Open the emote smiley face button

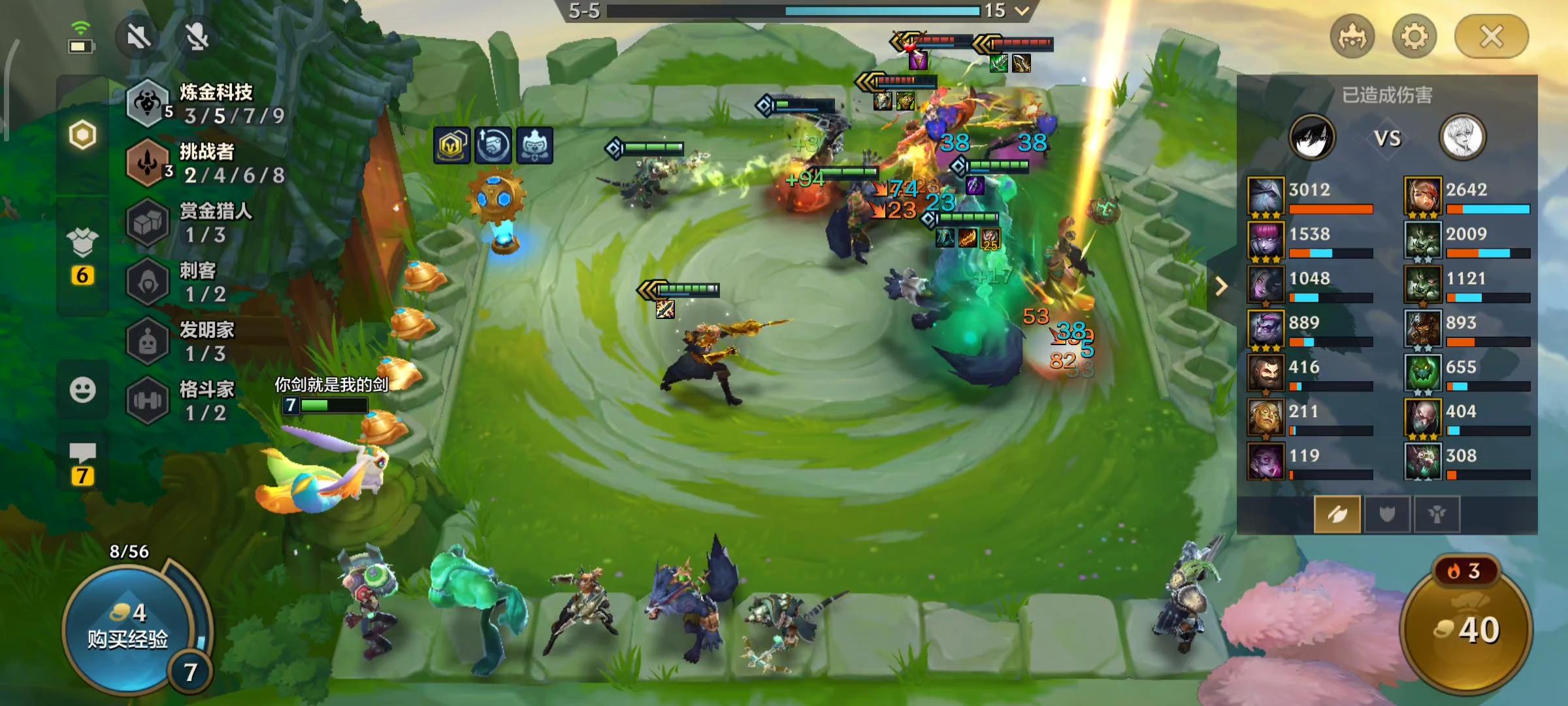pos(82,390)
